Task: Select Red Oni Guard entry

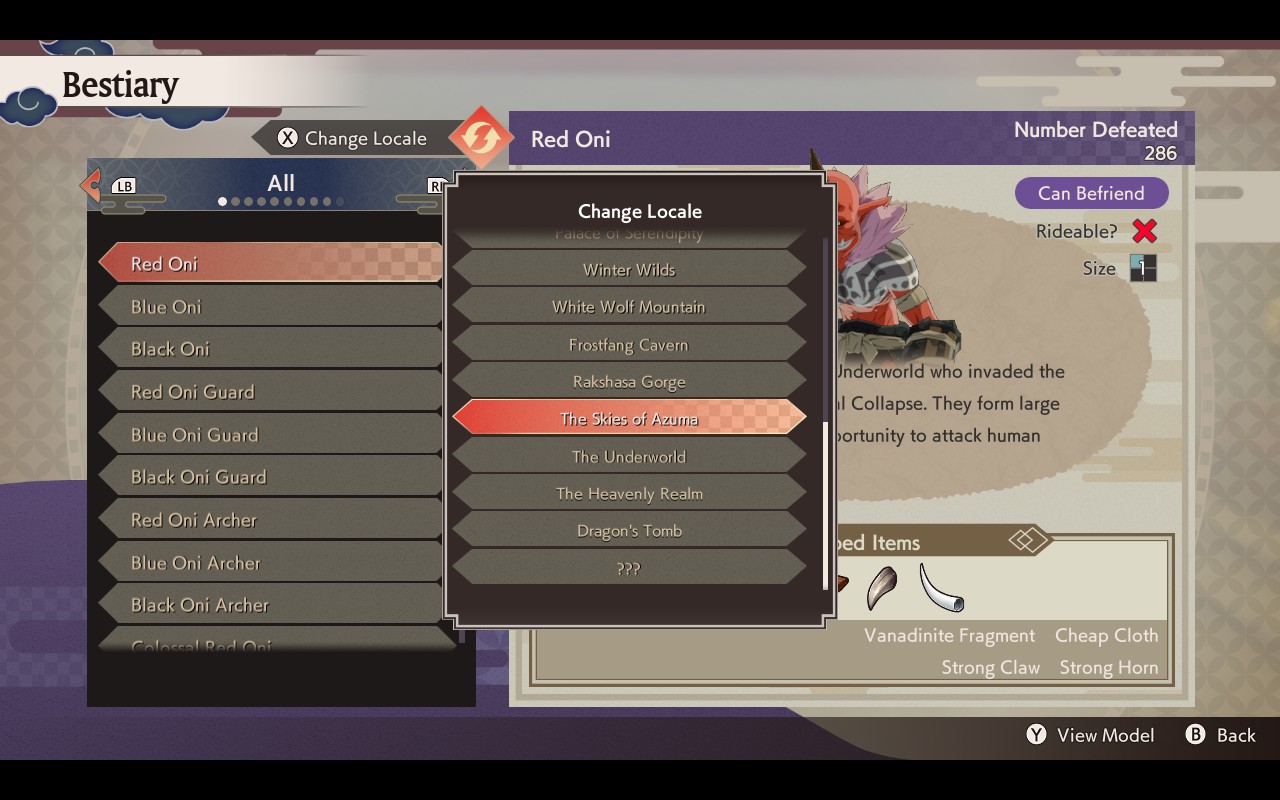Action: click(x=270, y=392)
